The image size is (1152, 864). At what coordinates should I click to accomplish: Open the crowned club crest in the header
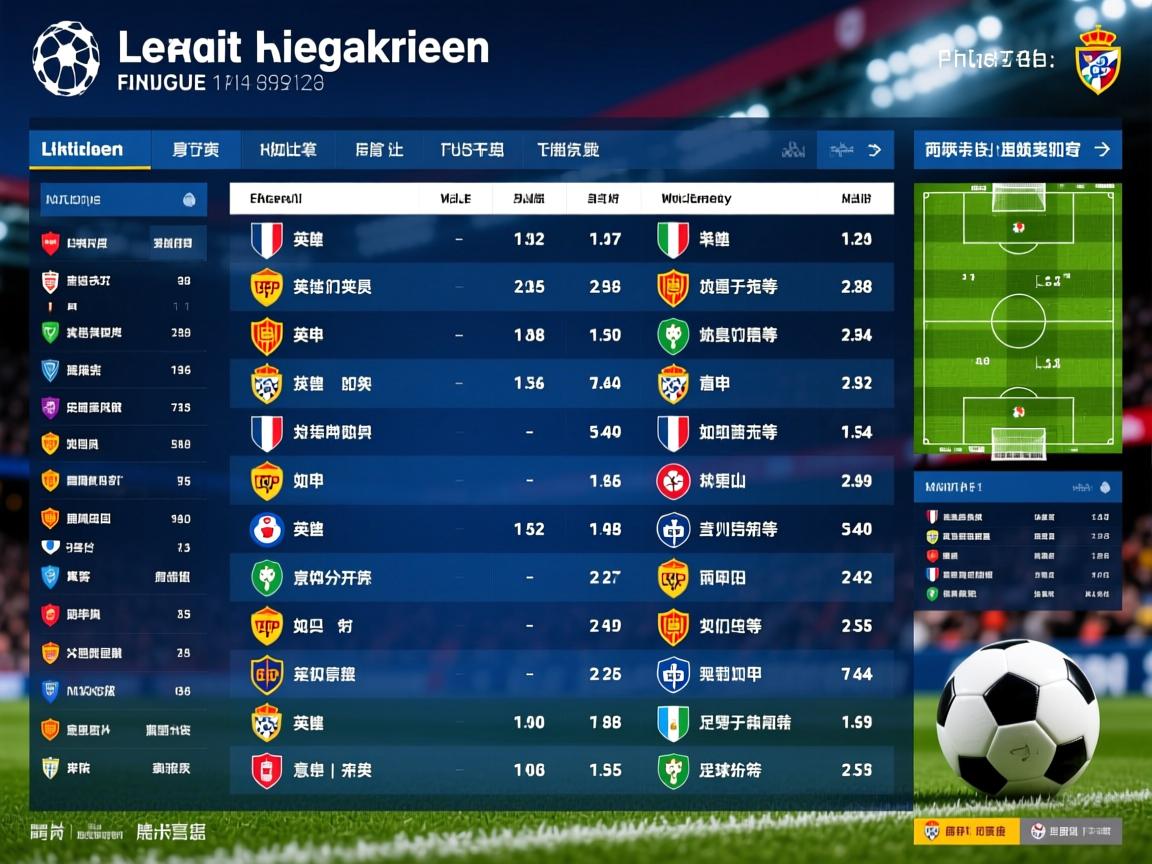coord(1097,60)
